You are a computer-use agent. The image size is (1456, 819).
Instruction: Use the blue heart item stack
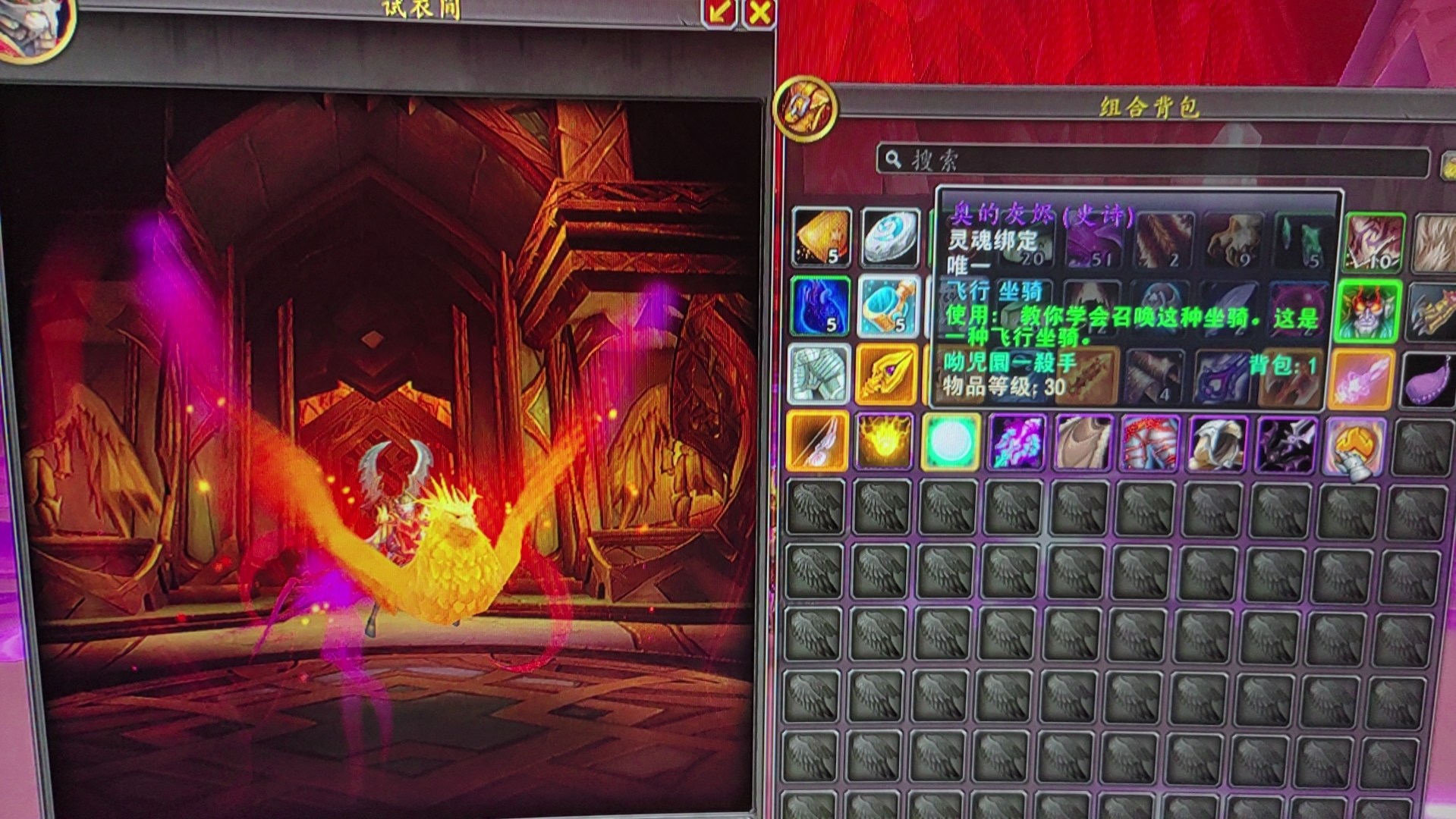click(819, 306)
